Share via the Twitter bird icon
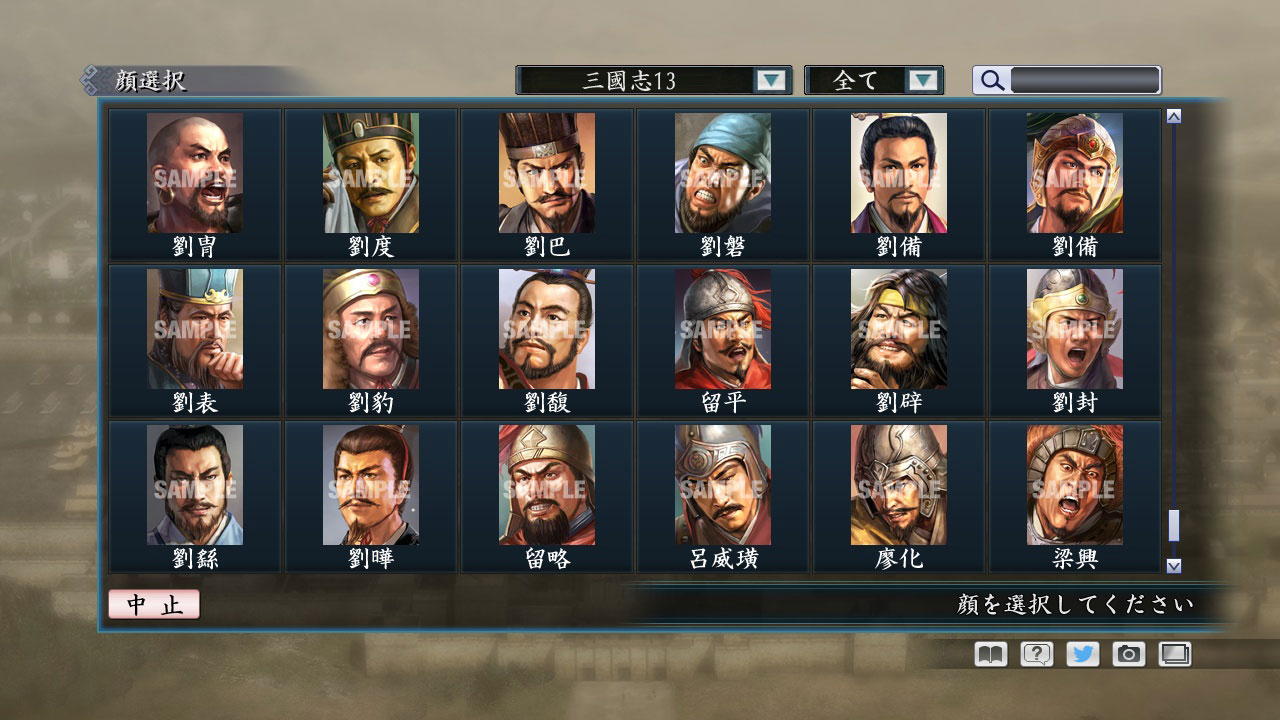1280x720 pixels. 1081,654
